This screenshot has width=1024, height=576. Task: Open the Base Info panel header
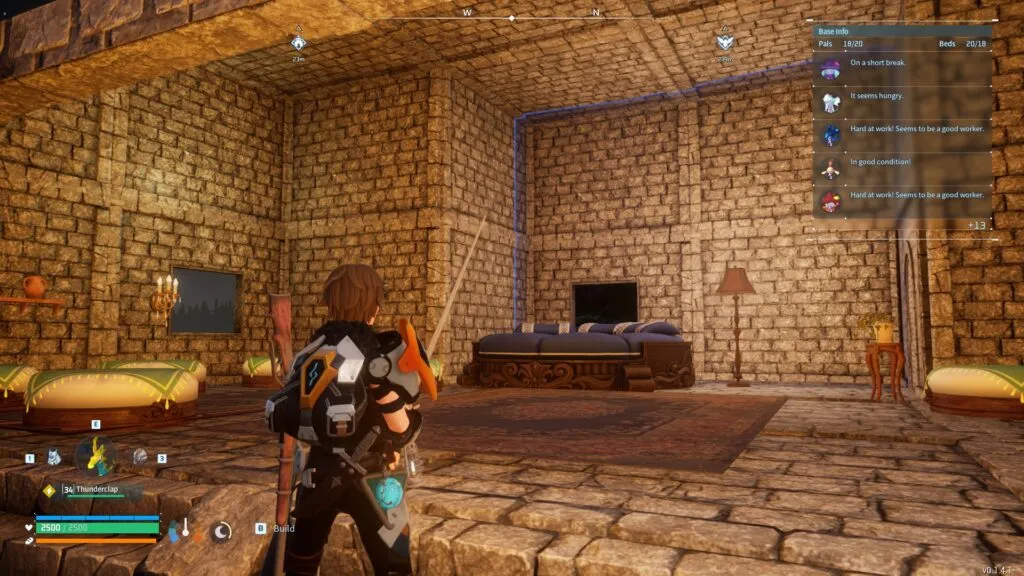(x=835, y=32)
